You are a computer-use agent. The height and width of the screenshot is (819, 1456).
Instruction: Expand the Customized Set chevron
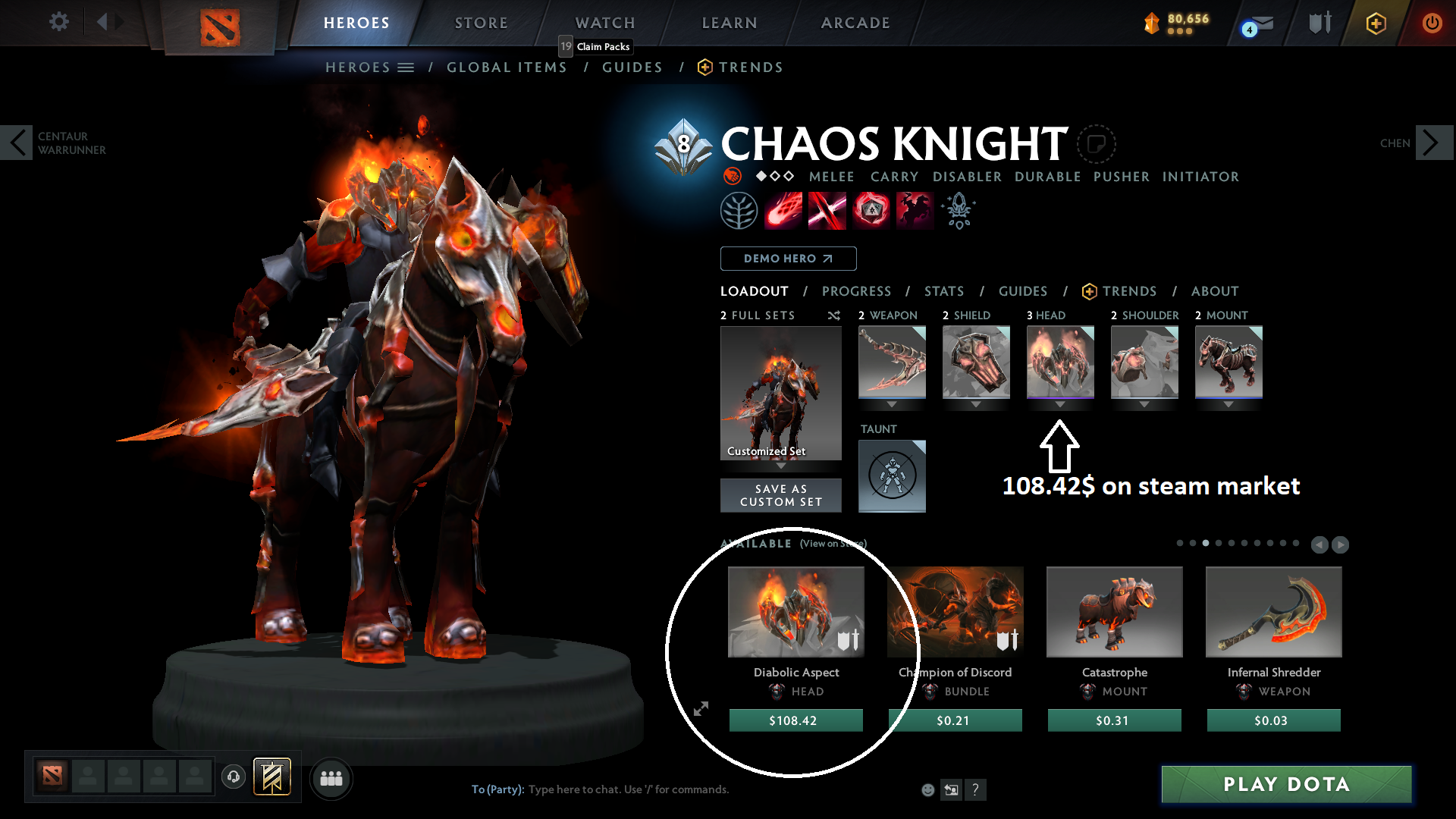click(x=780, y=466)
